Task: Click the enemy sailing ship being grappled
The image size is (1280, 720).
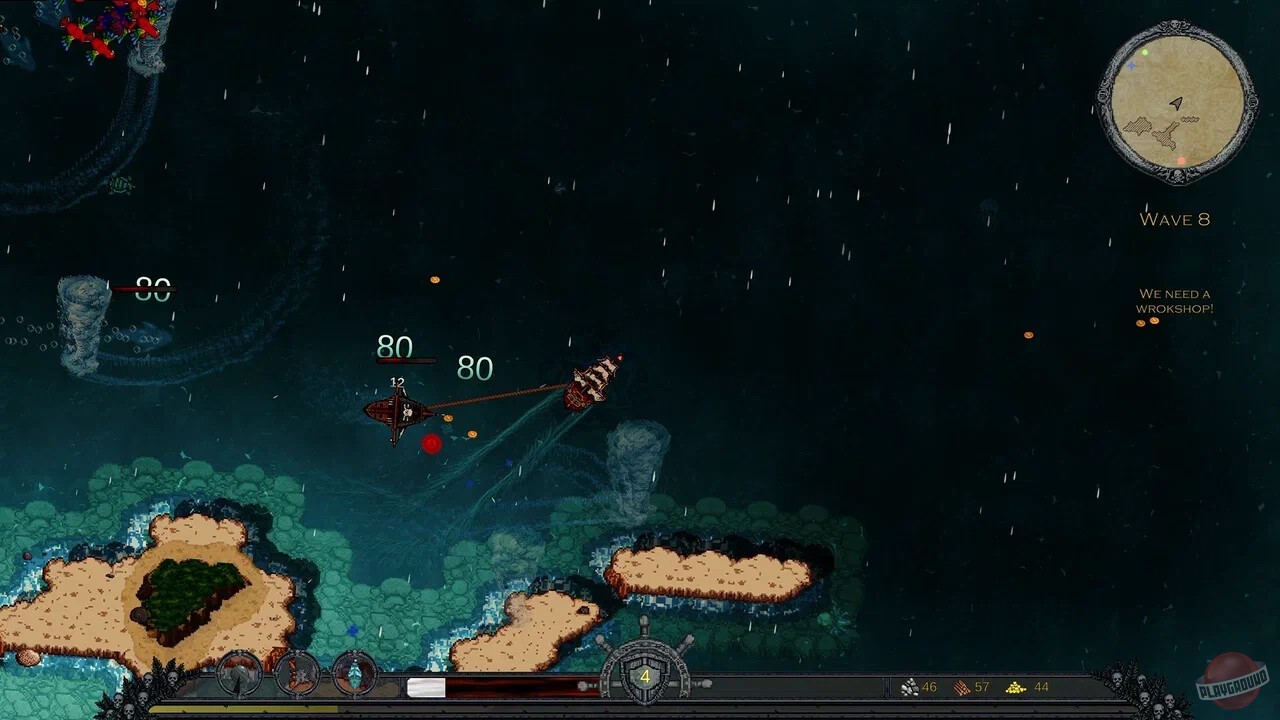Action: [595, 380]
